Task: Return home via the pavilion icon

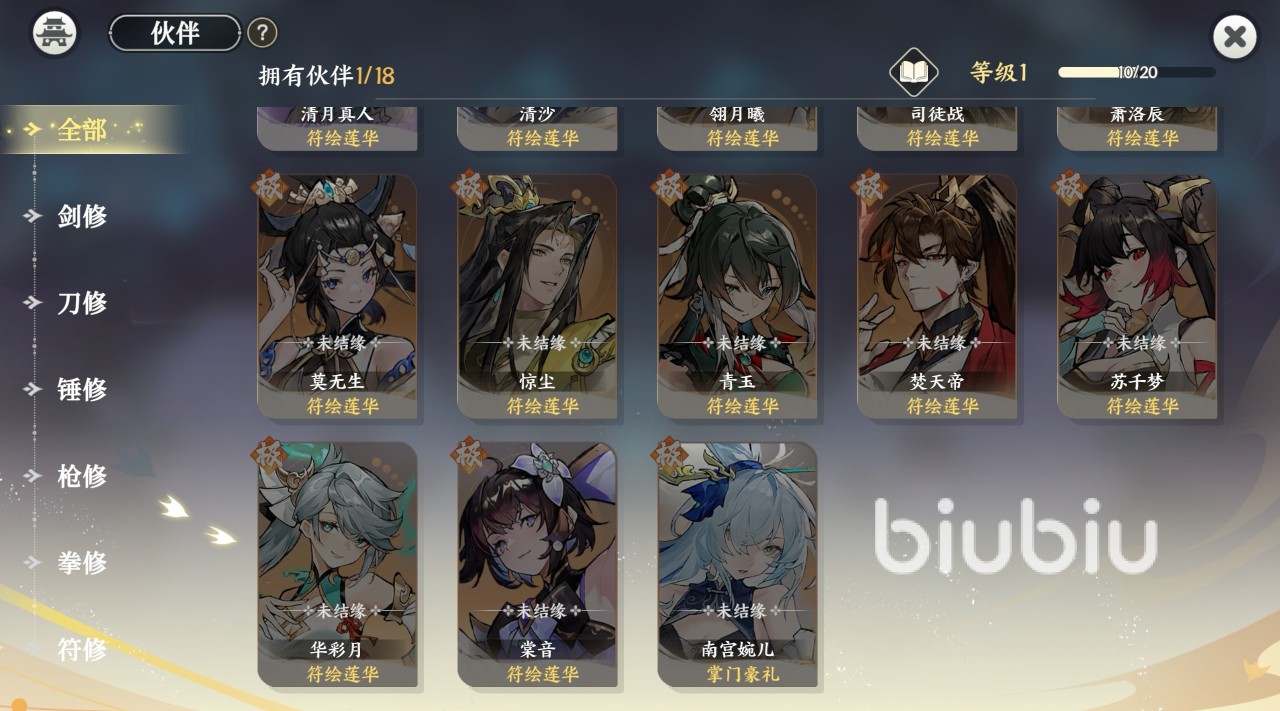Action: coord(55,33)
